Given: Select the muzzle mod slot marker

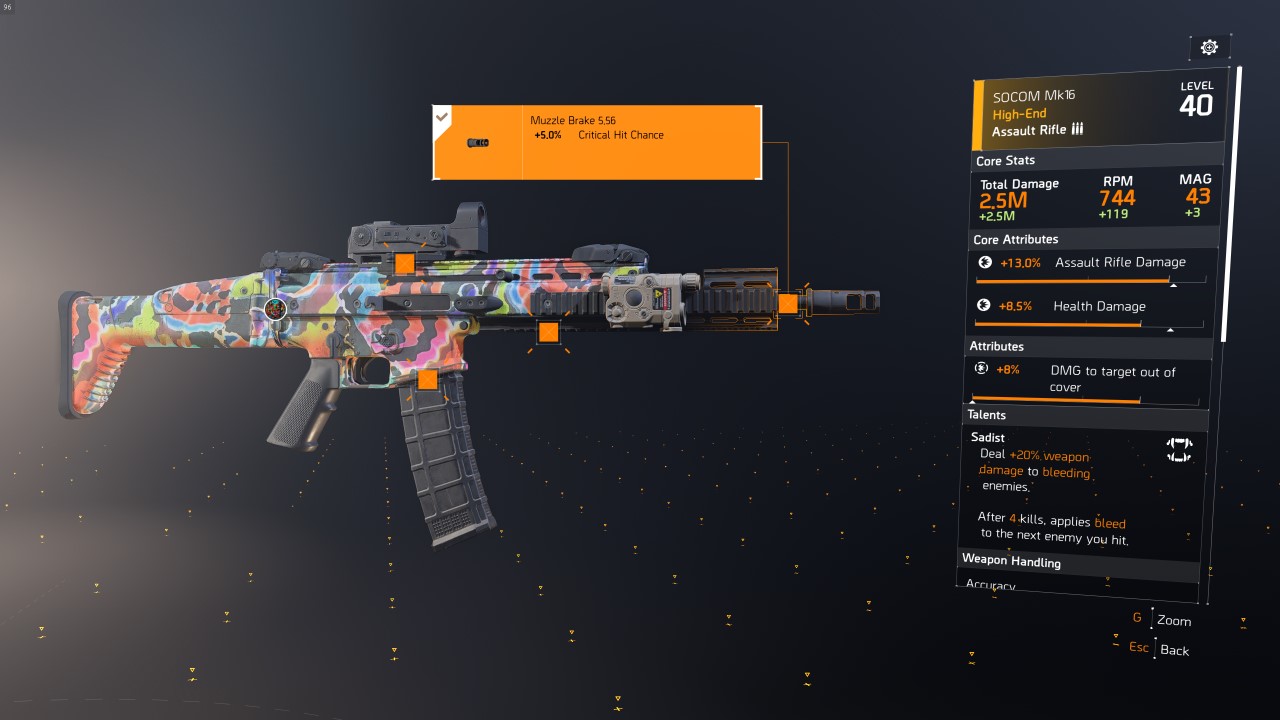Looking at the screenshot, I should [x=788, y=304].
